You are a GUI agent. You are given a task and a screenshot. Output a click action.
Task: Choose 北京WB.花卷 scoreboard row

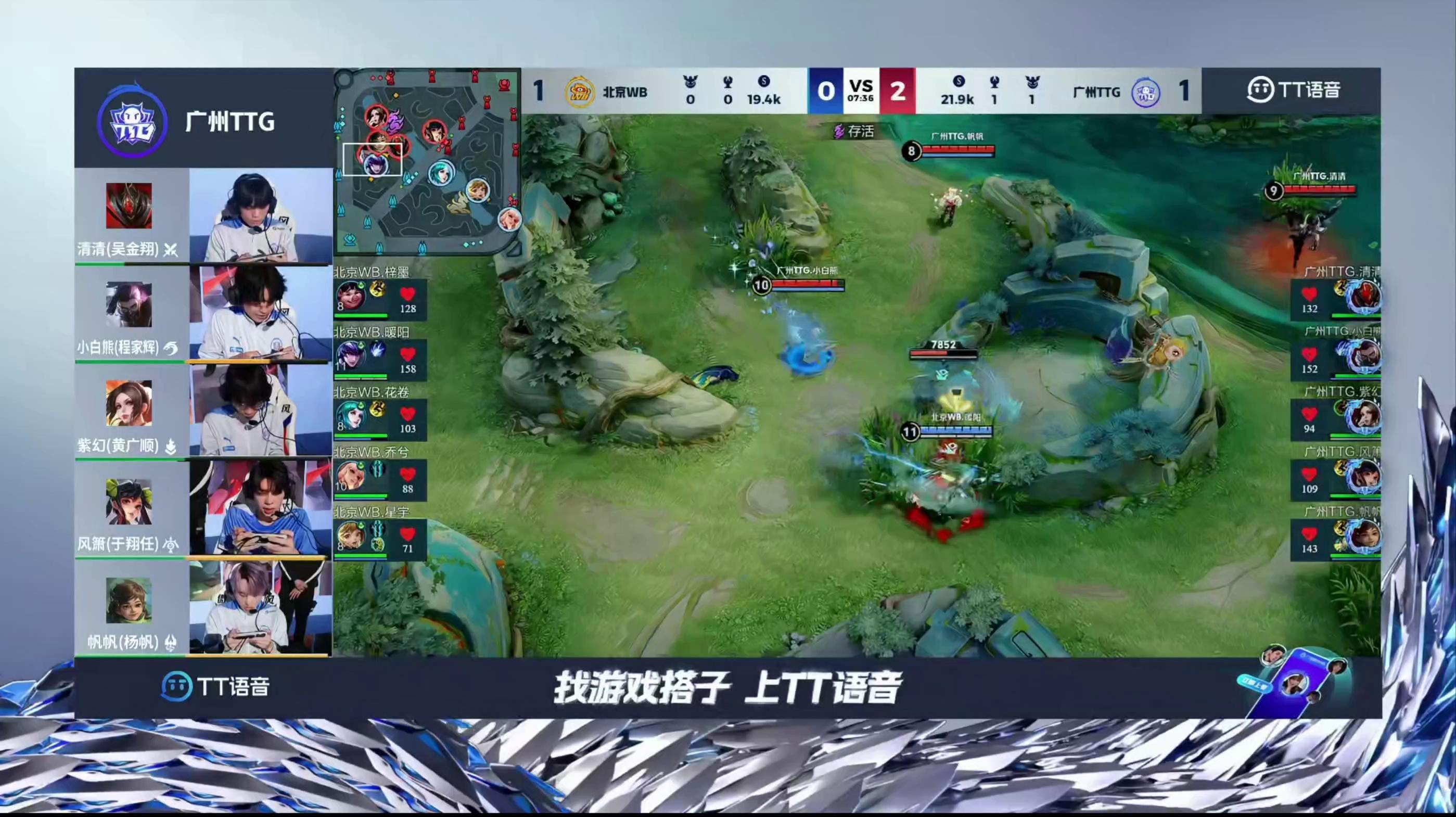380,419
